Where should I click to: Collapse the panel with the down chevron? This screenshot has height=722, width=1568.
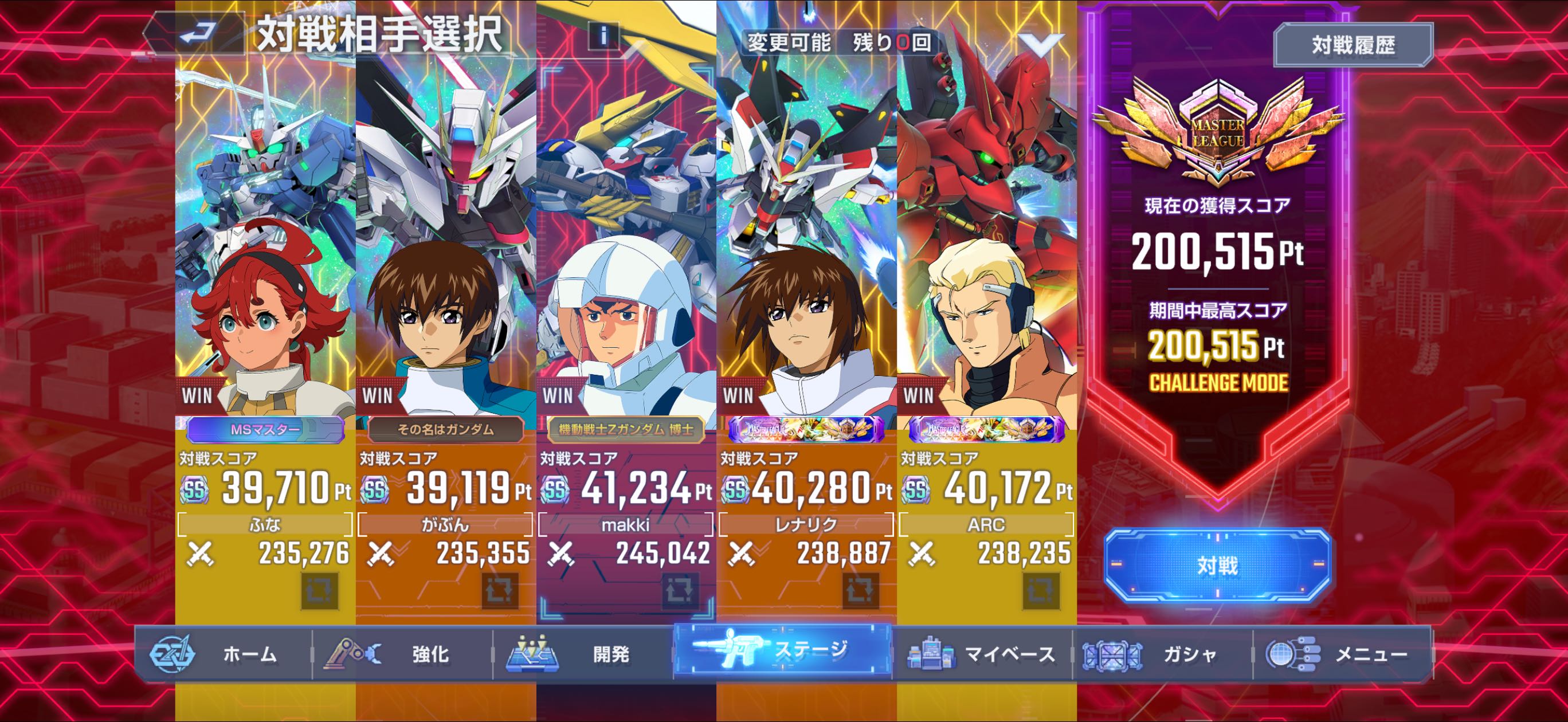tap(1041, 44)
